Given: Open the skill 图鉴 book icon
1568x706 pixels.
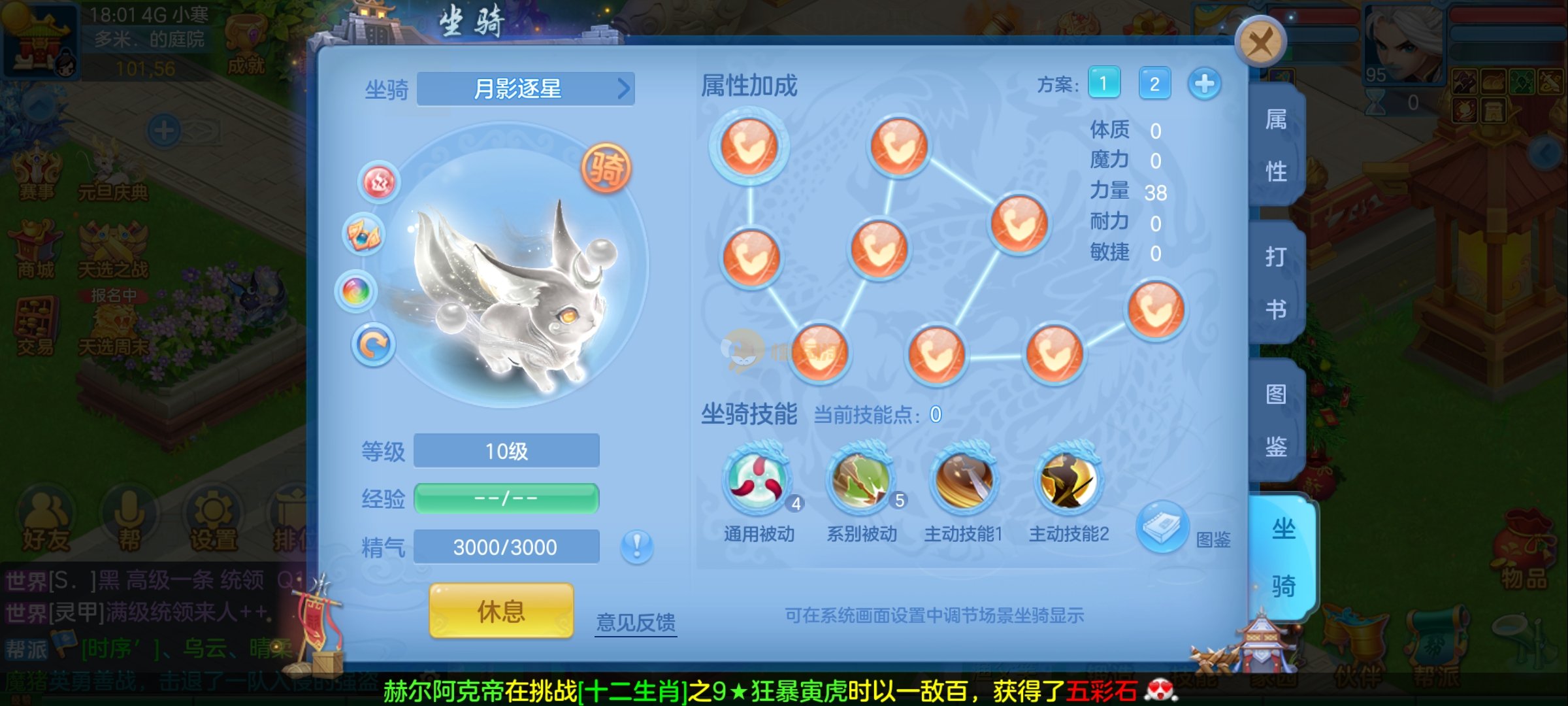Looking at the screenshot, I should (1163, 526).
